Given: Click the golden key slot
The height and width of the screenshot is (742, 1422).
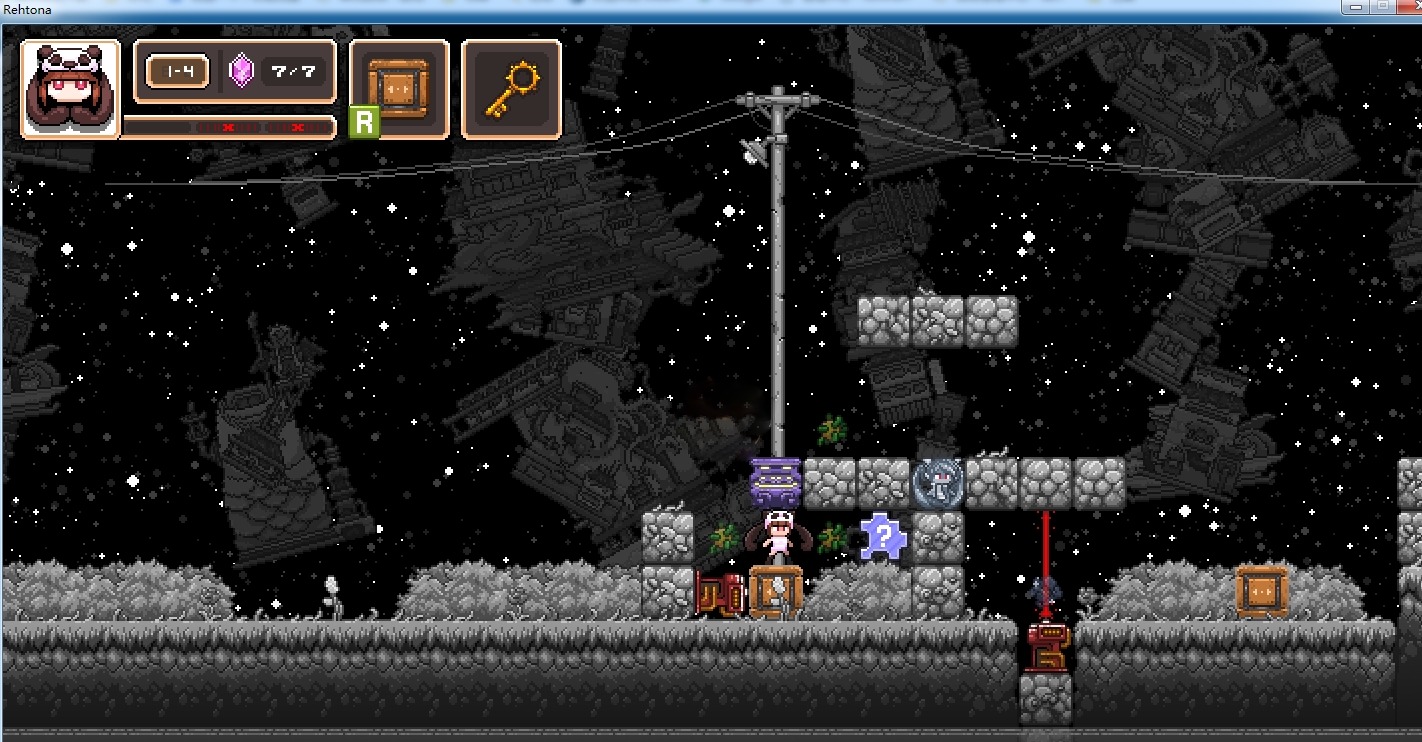Looking at the screenshot, I should tap(511, 89).
